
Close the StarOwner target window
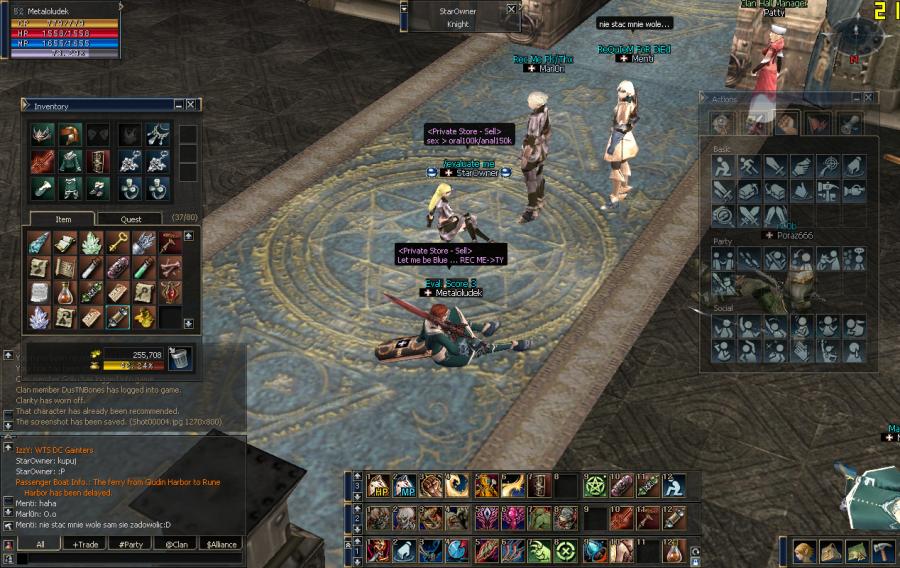(x=512, y=9)
